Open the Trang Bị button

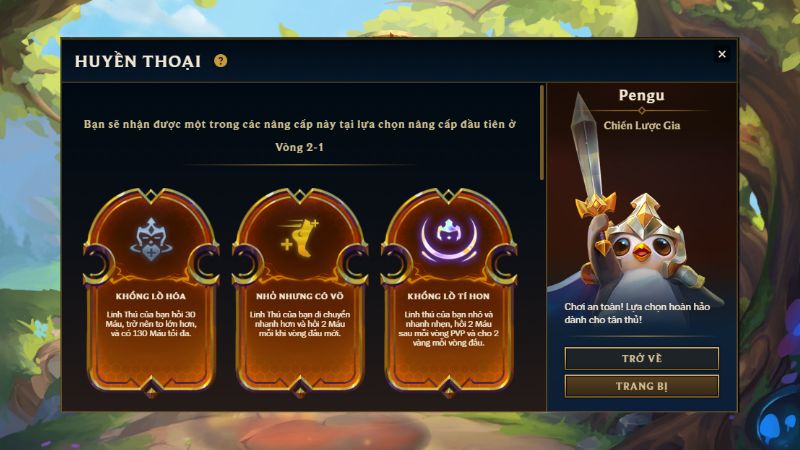coord(641,386)
